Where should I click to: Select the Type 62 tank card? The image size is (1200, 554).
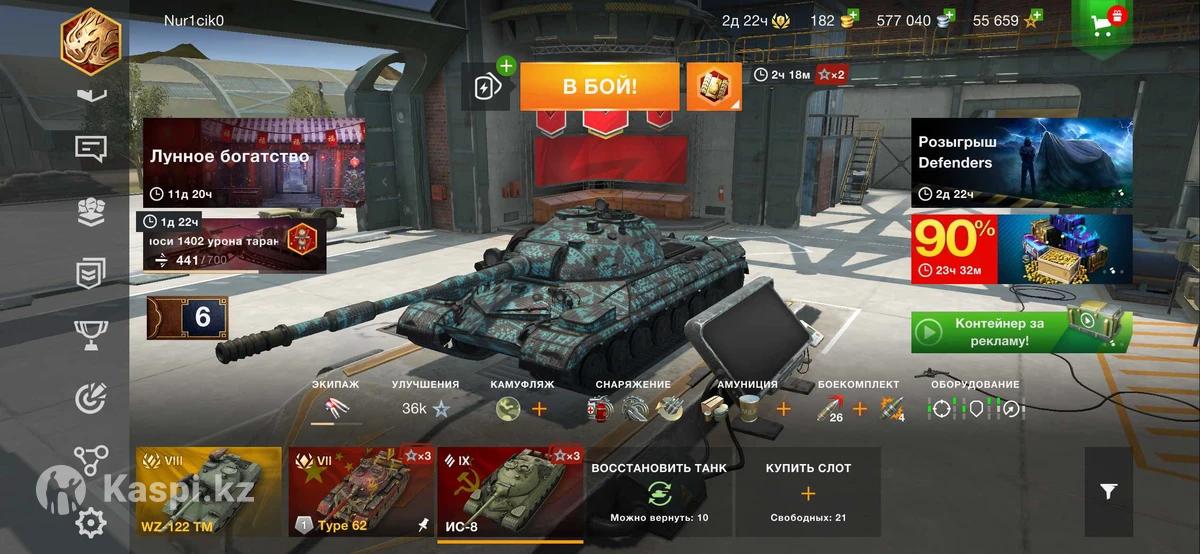point(360,492)
